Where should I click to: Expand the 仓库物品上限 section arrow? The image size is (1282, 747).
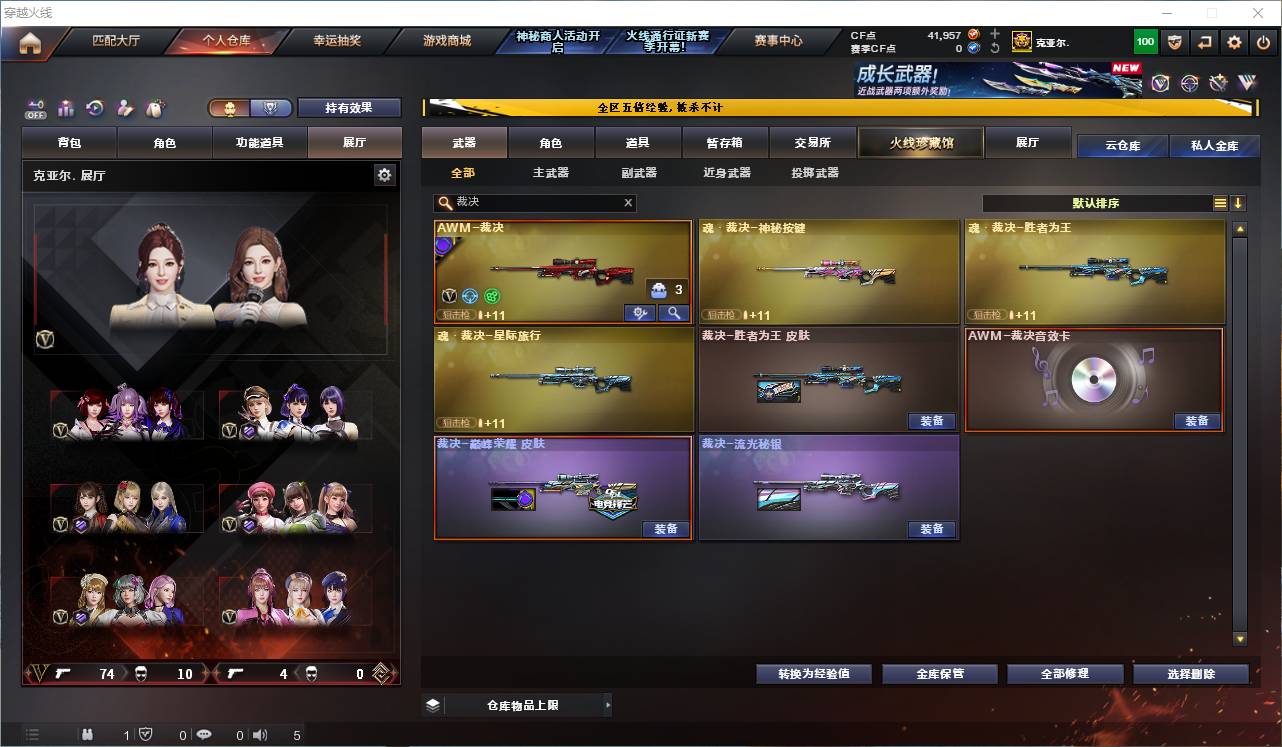[x=607, y=705]
